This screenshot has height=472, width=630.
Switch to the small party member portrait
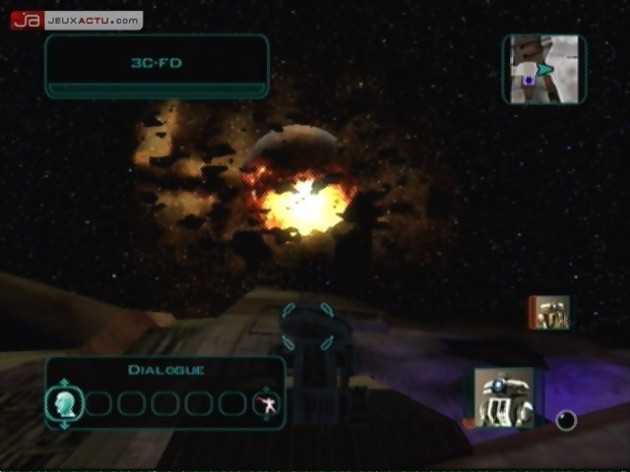(549, 312)
